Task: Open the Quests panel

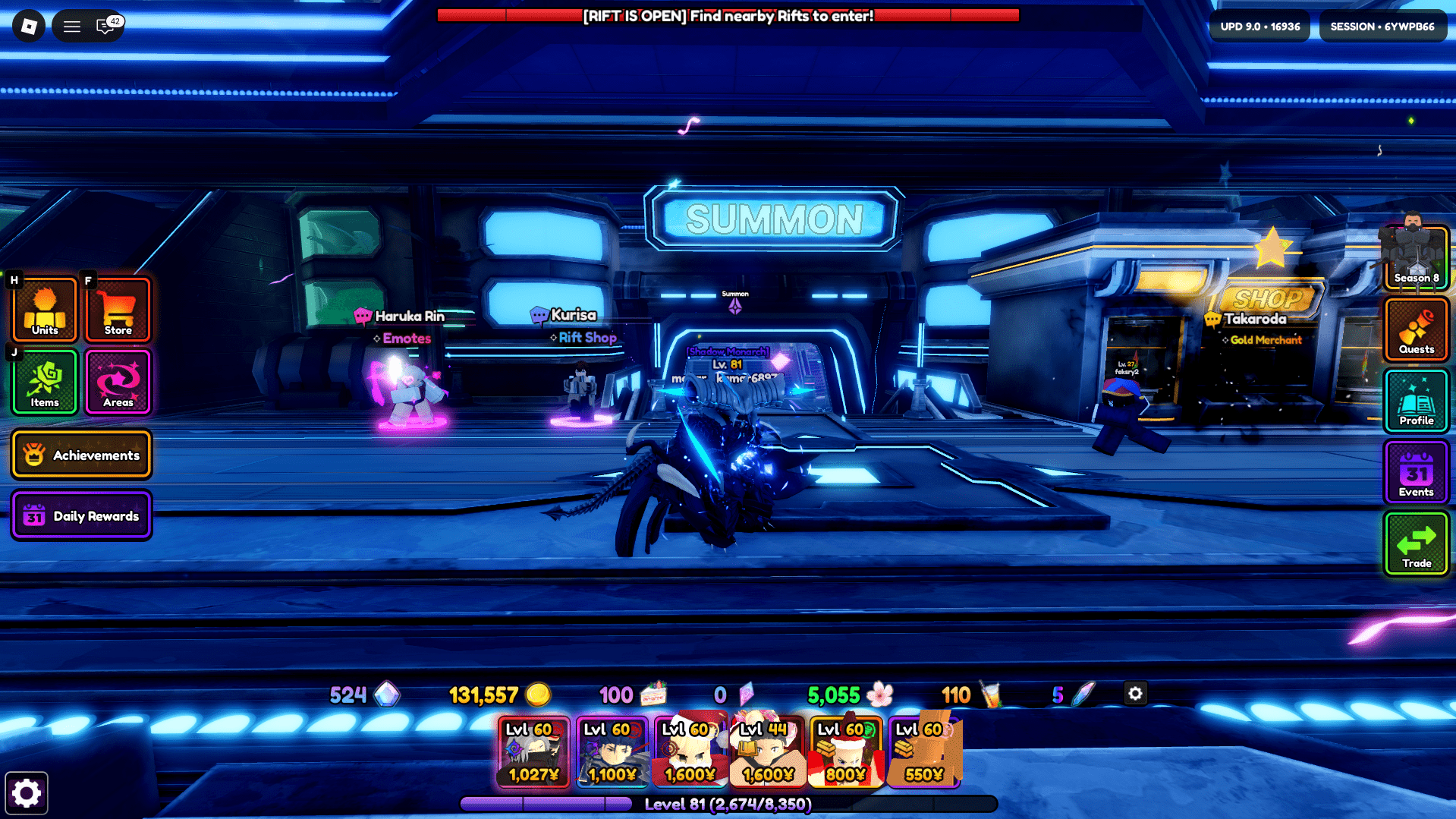Action: (x=1416, y=329)
